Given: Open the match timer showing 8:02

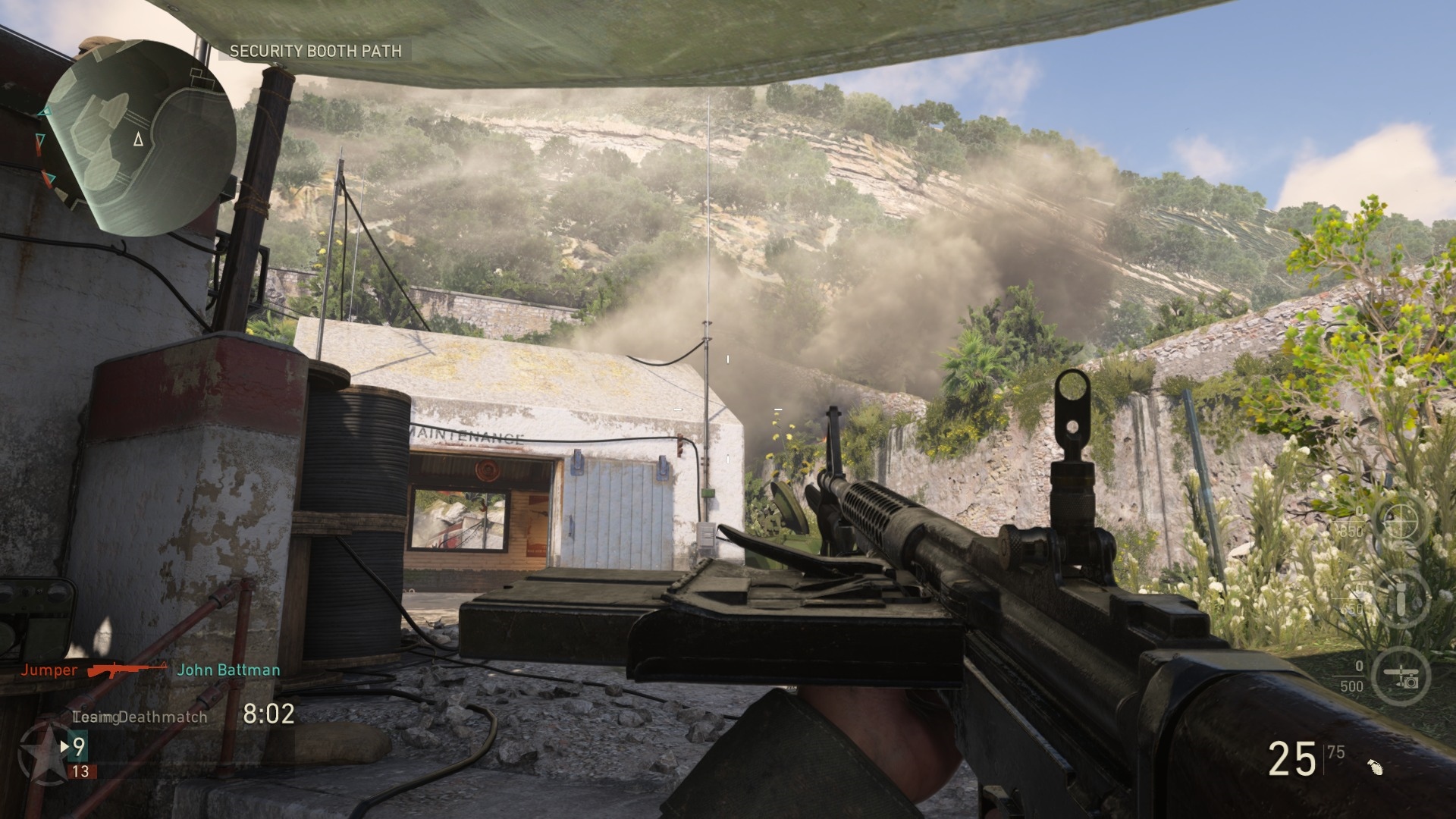Looking at the screenshot, I should [269, 716].
